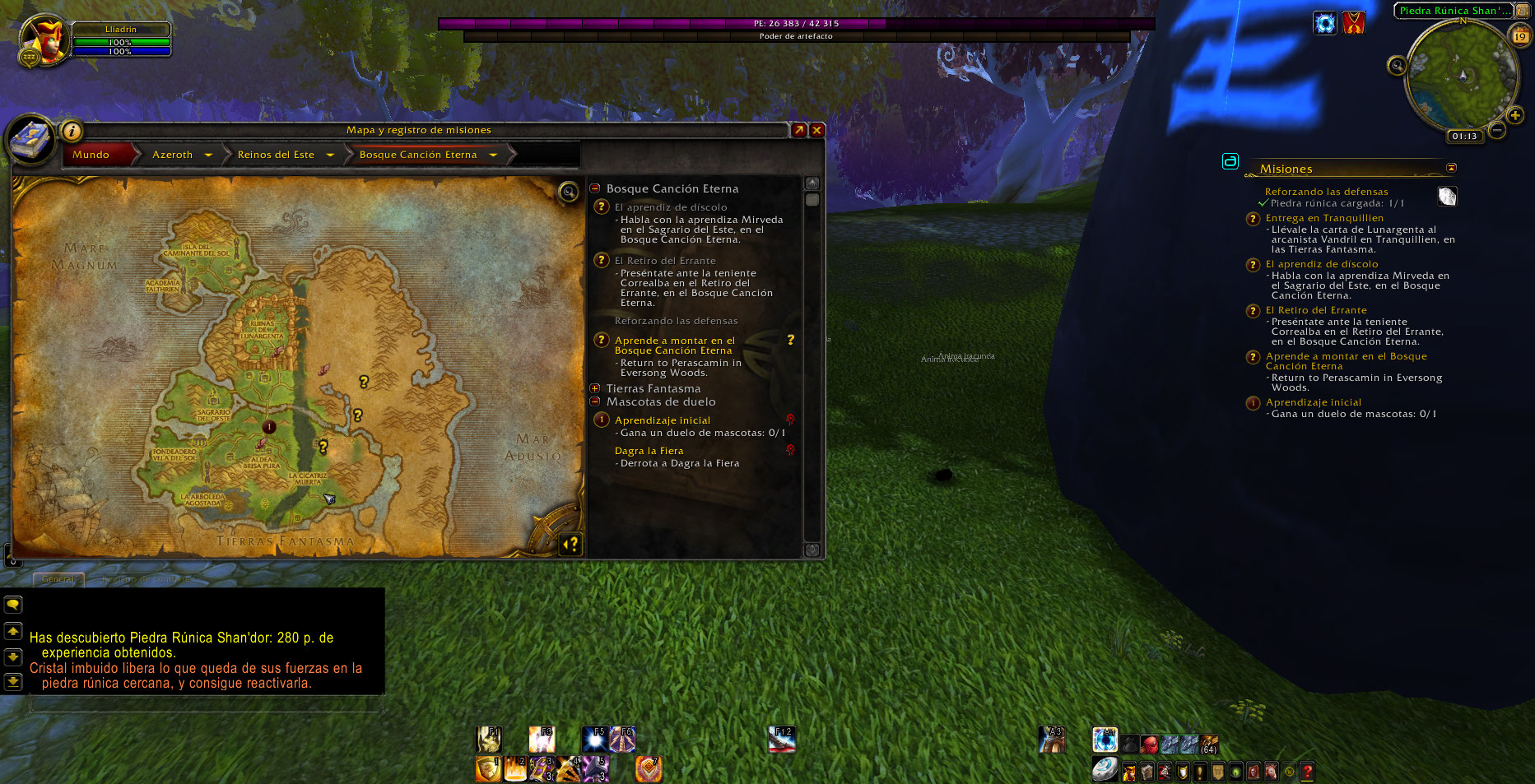Maximize the map with the arrow button
Image resolution: width=1535 pixels, height=784 pixels.
coord(798,130)
